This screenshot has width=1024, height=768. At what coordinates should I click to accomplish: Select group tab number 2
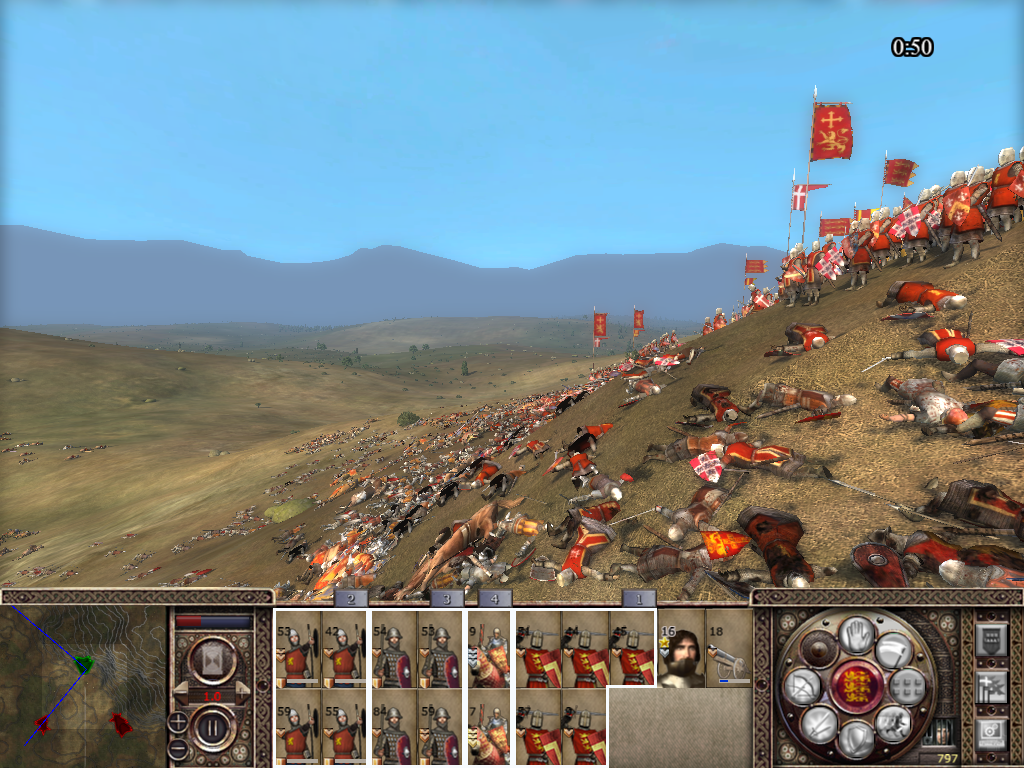coord(350,599)
